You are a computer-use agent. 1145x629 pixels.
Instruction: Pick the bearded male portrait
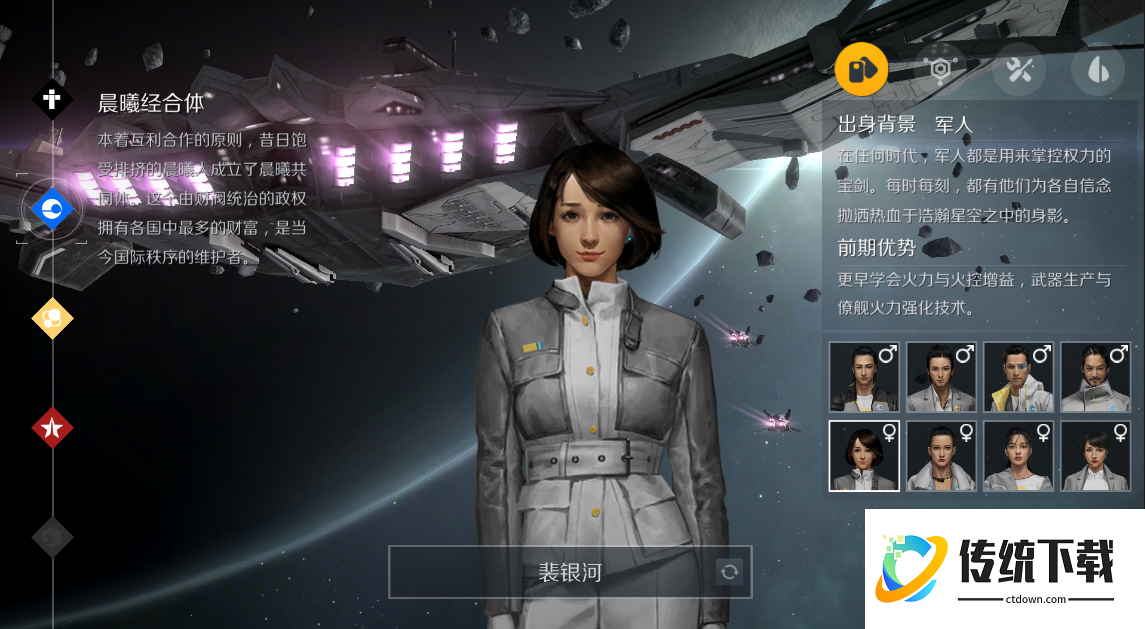(x=1095, y=377)
